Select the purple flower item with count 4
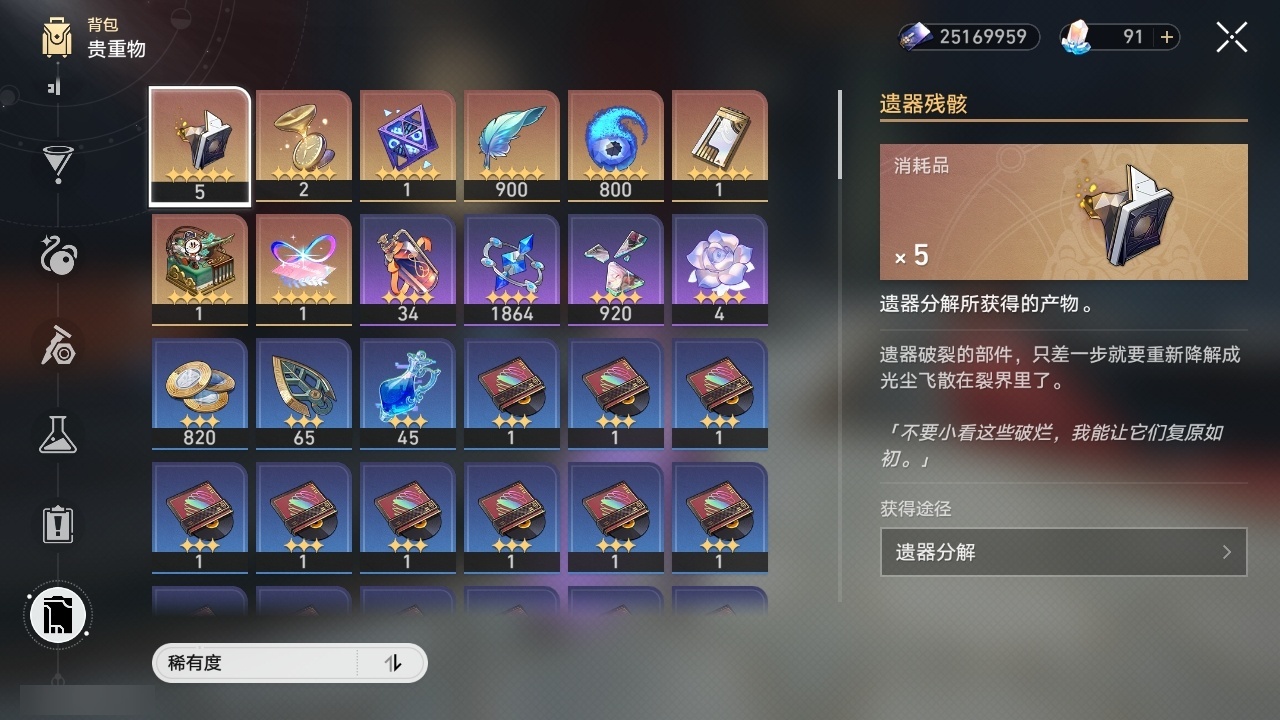Viewport: 1280px width, 720px height. pyautogui.click(x=719, y=268)
